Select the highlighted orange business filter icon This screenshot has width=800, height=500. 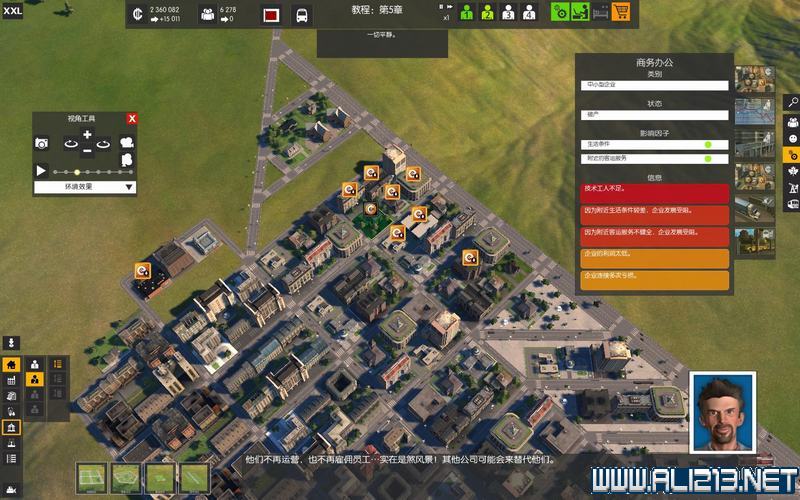point(791,155)
